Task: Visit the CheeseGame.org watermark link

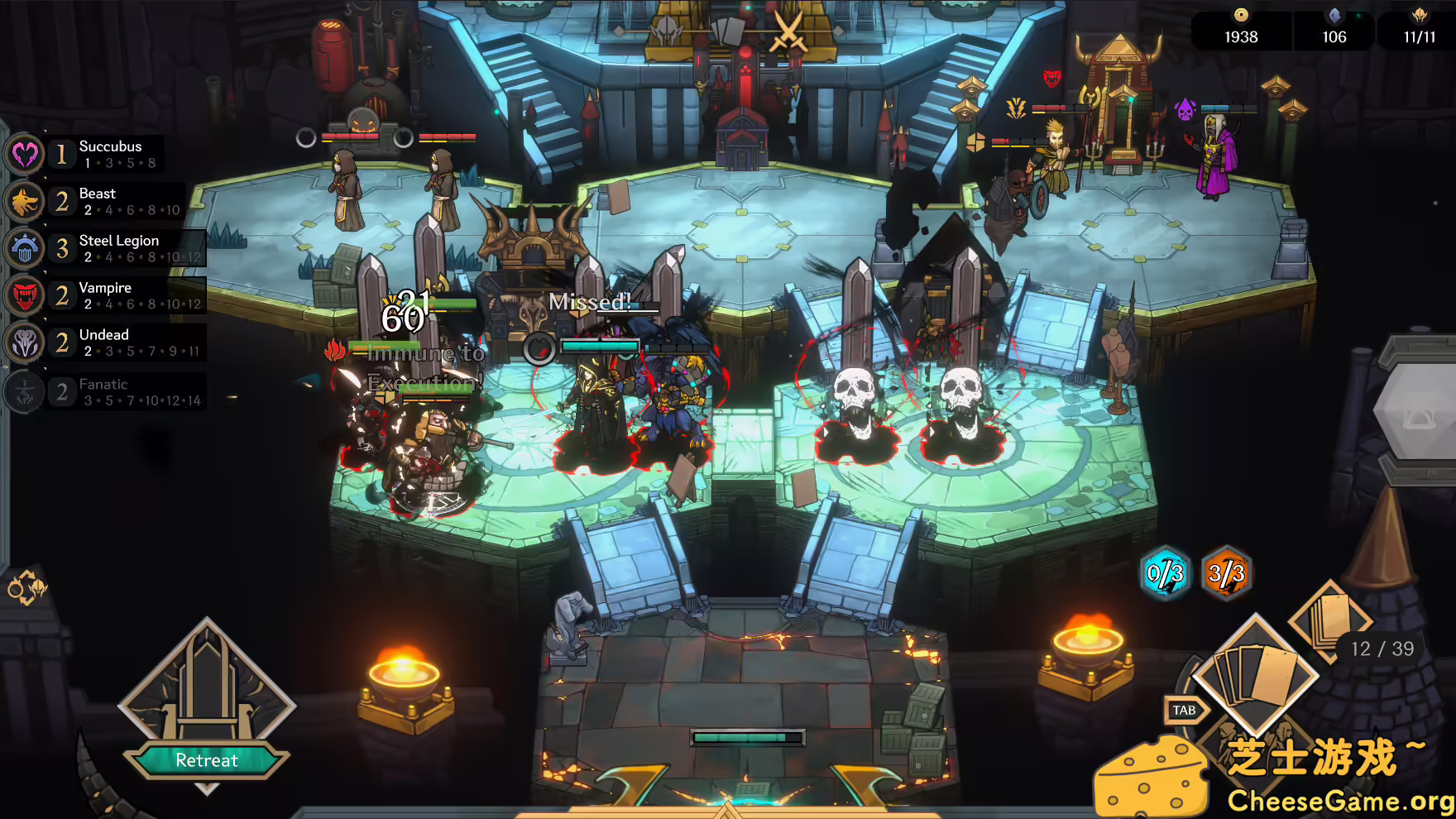Action: [x=1337, y=798]
